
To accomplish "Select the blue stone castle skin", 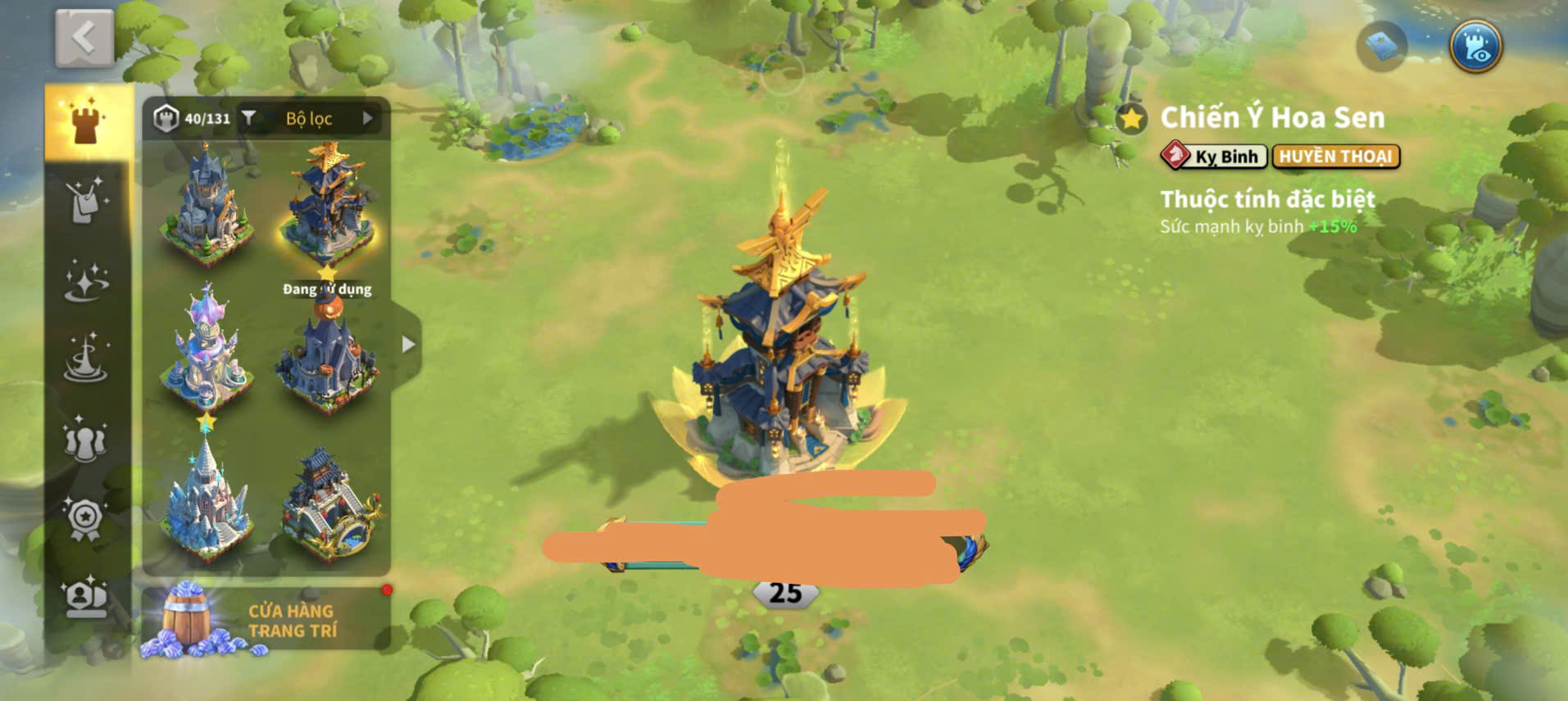I will coord(206,205).
